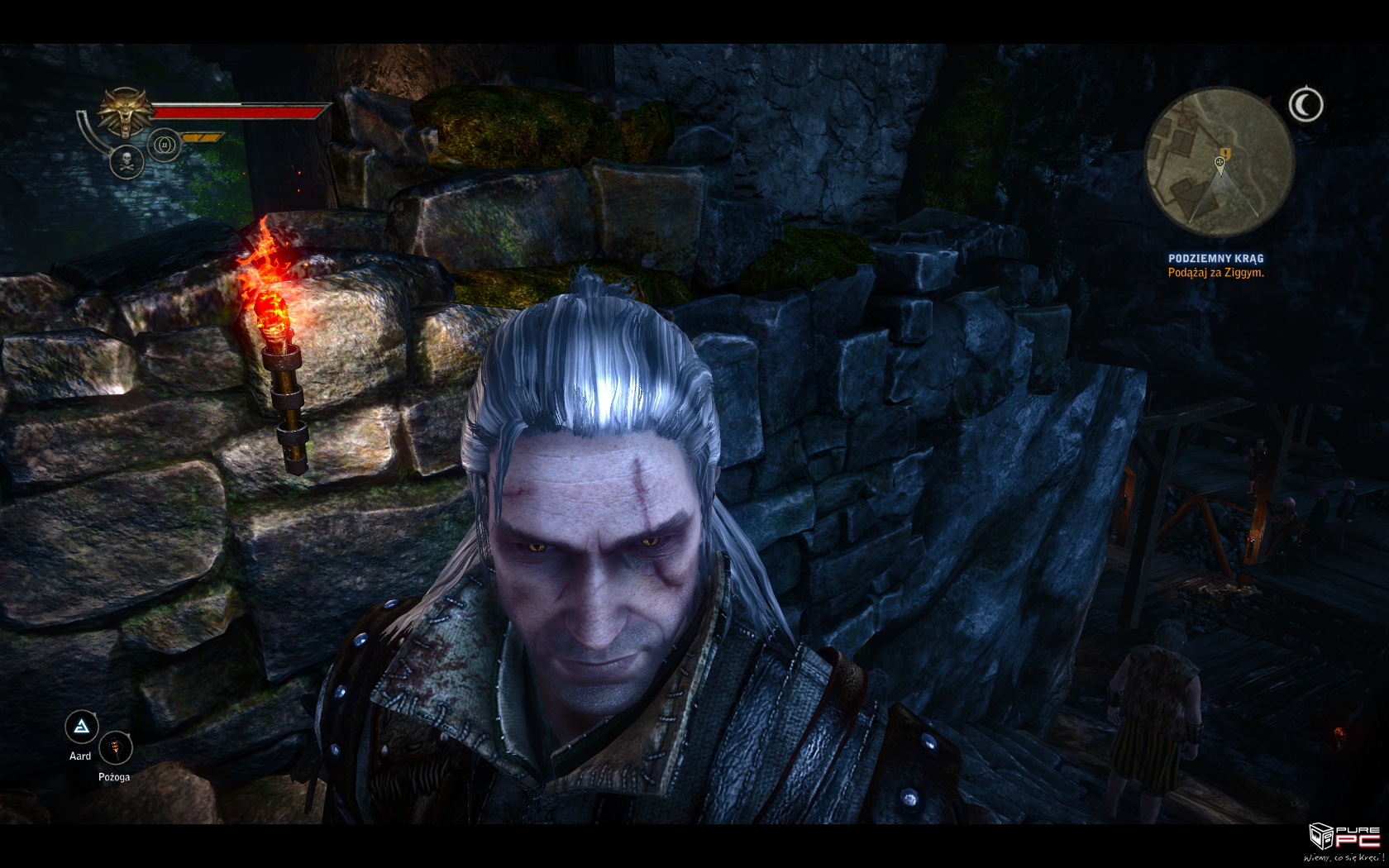The width and height of the screenshot is (1389, 868).
Task: Select the Pożoga torch item slot
Action: [x=115, y=750]
